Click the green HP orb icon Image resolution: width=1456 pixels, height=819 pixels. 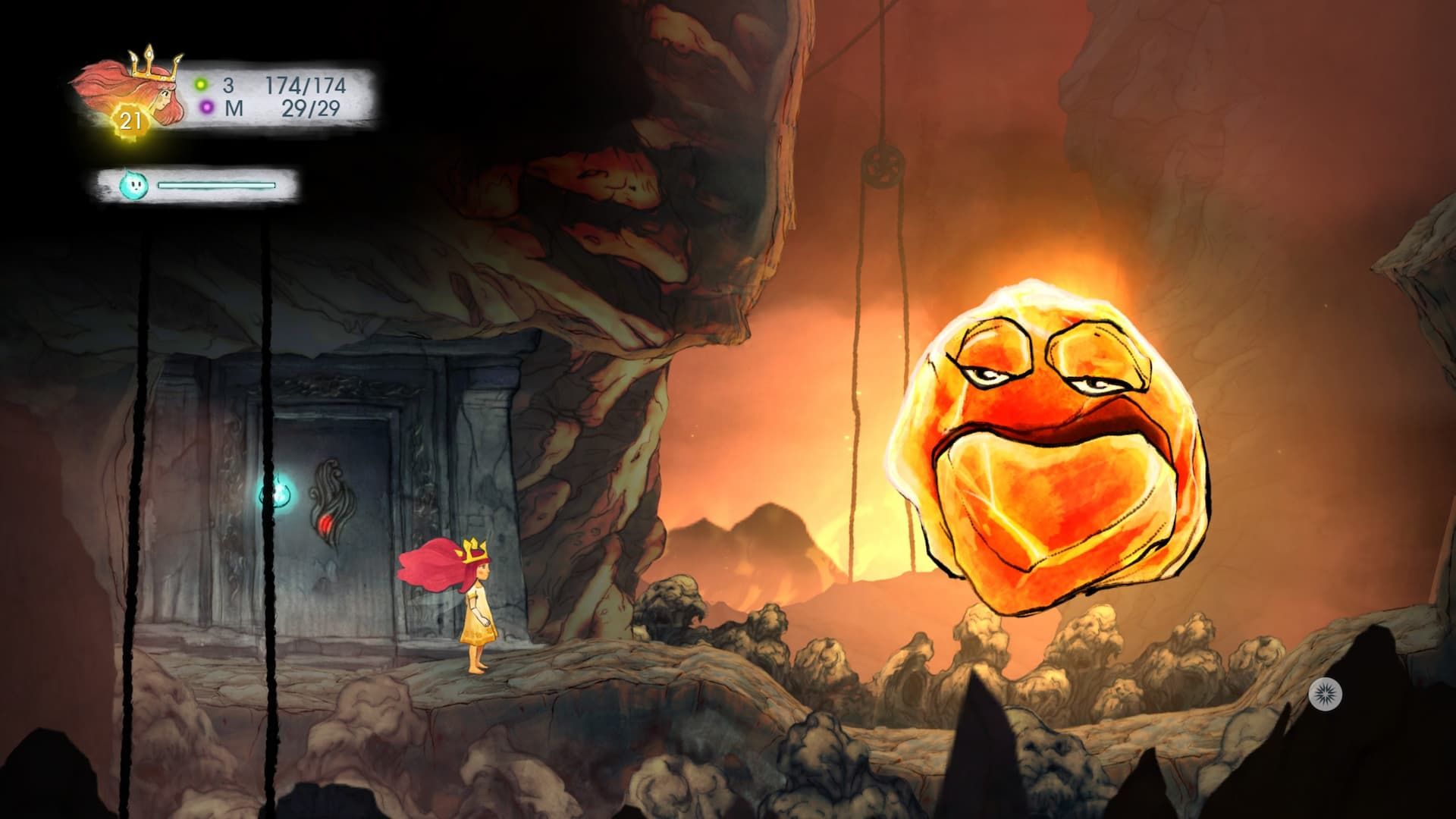tap(202, 83)
